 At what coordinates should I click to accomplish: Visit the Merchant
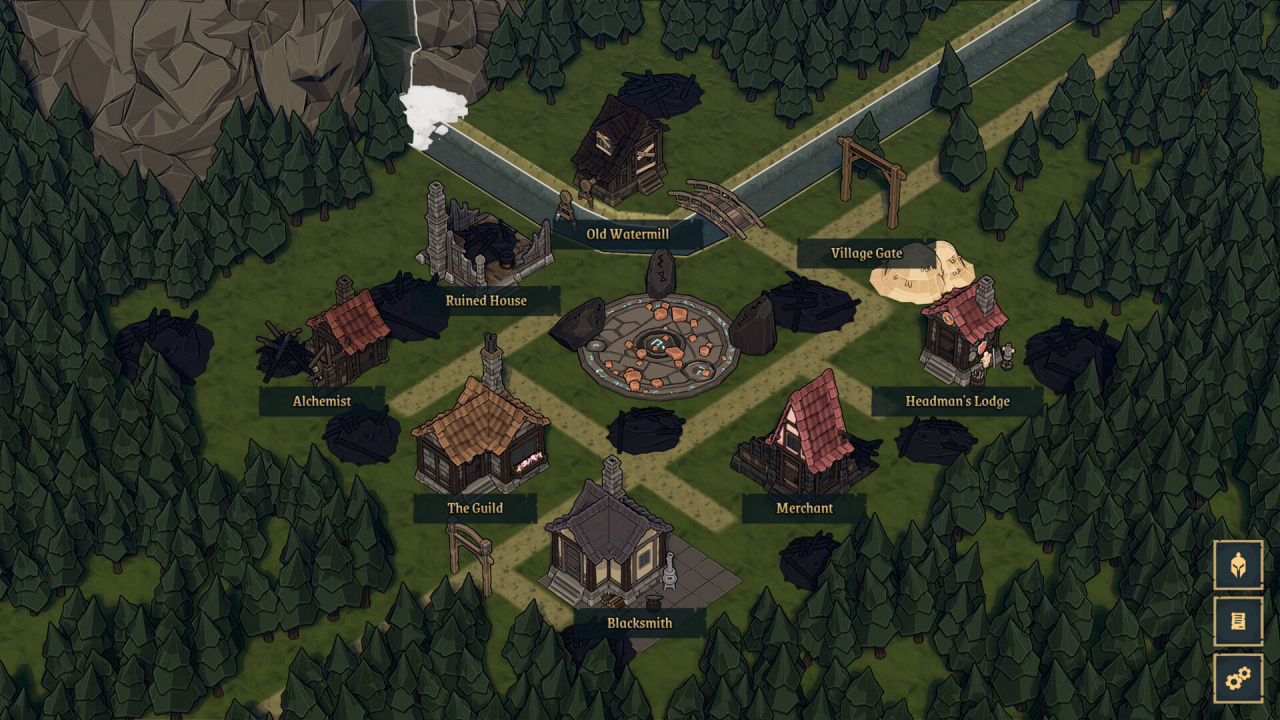point(804,508)
